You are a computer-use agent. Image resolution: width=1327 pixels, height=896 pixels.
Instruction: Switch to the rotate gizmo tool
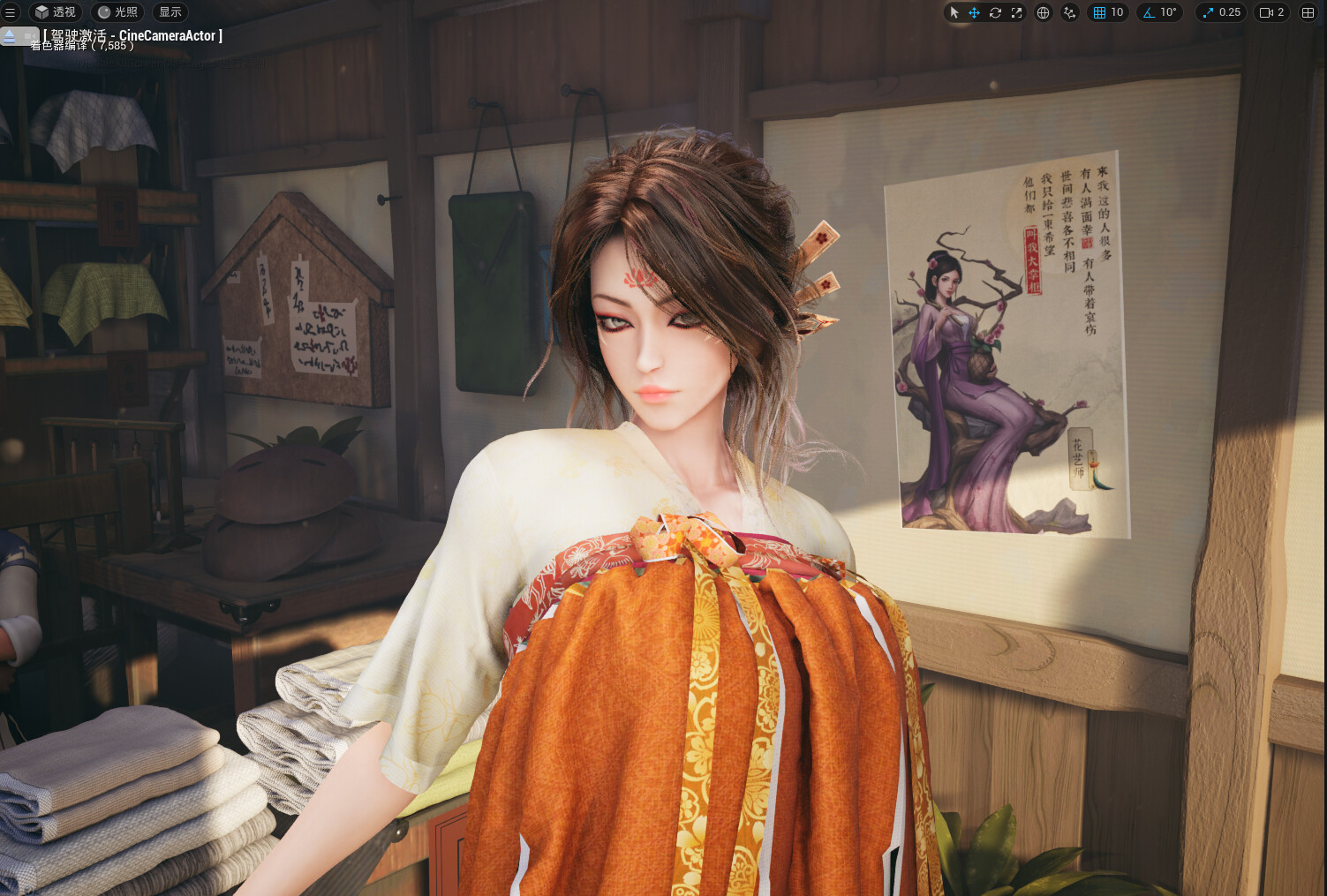click(995, 12)
